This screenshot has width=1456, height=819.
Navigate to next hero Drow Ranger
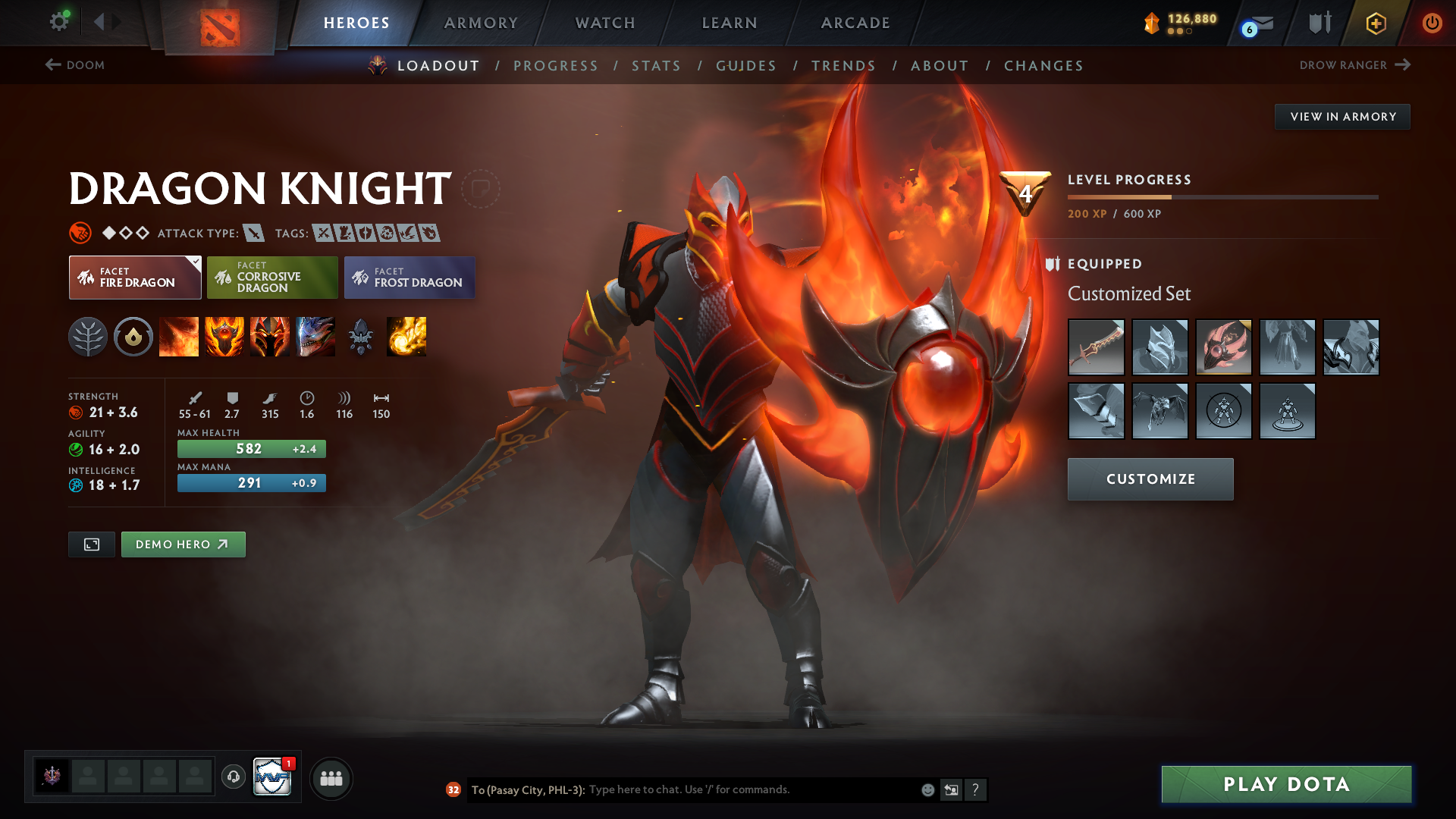[x=1354, y=65]
